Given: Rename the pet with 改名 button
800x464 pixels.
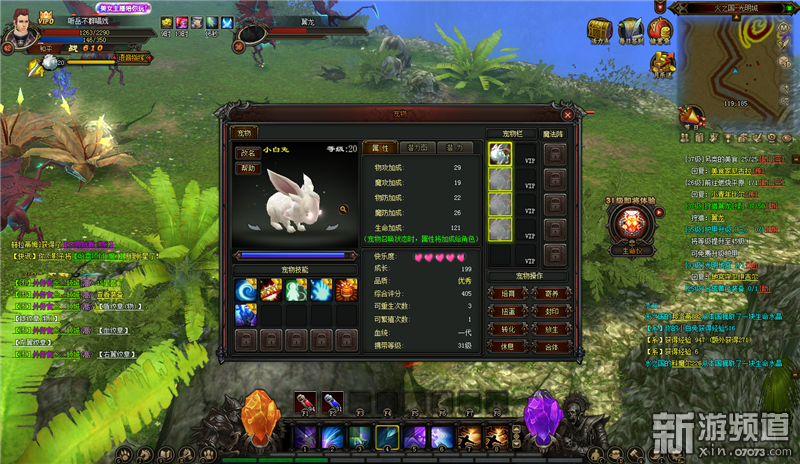Looking at the screenshot, I should tap(248, 153).
